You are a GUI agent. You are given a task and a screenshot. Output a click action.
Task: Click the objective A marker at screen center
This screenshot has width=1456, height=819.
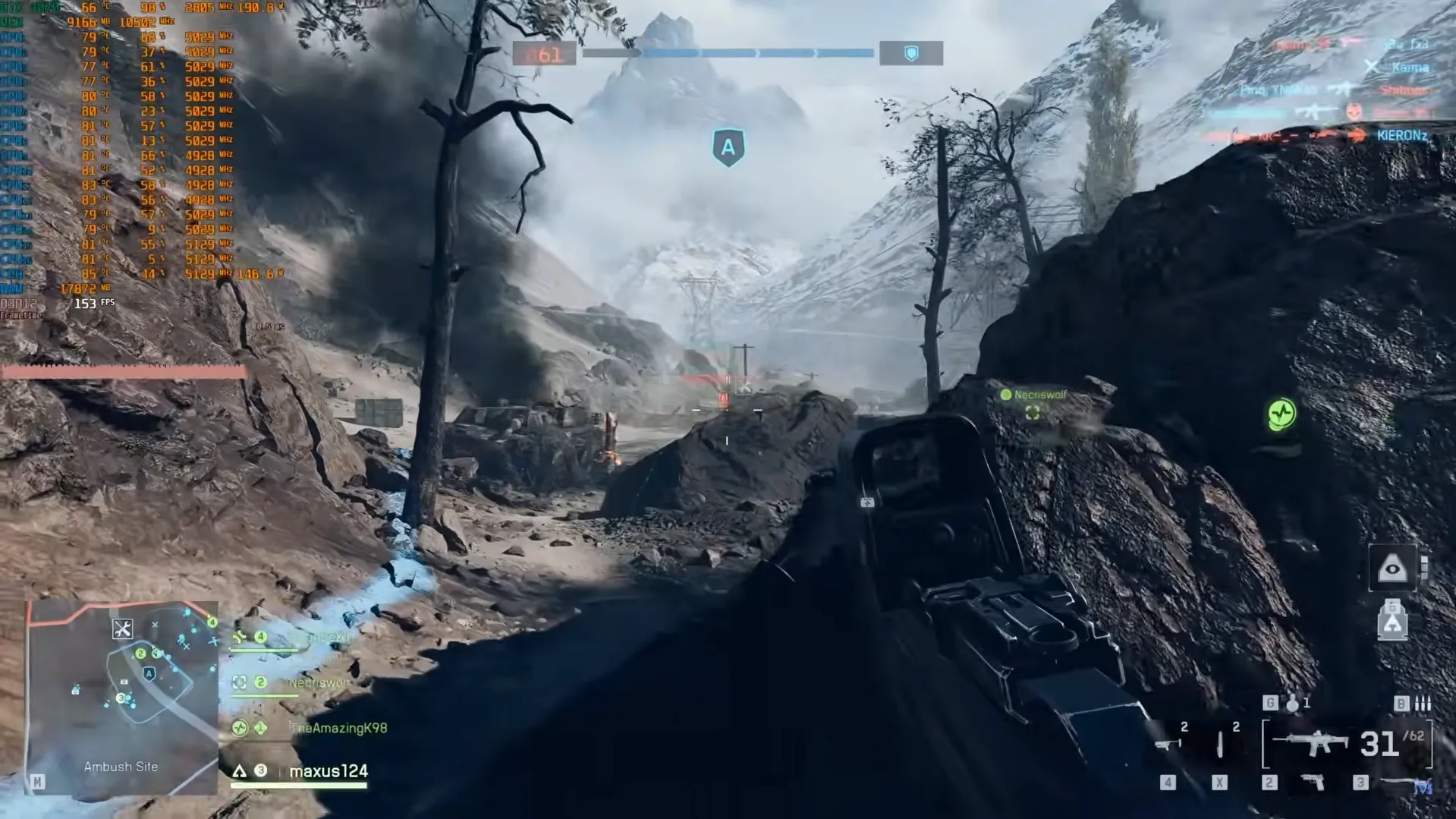click(727, 147)
